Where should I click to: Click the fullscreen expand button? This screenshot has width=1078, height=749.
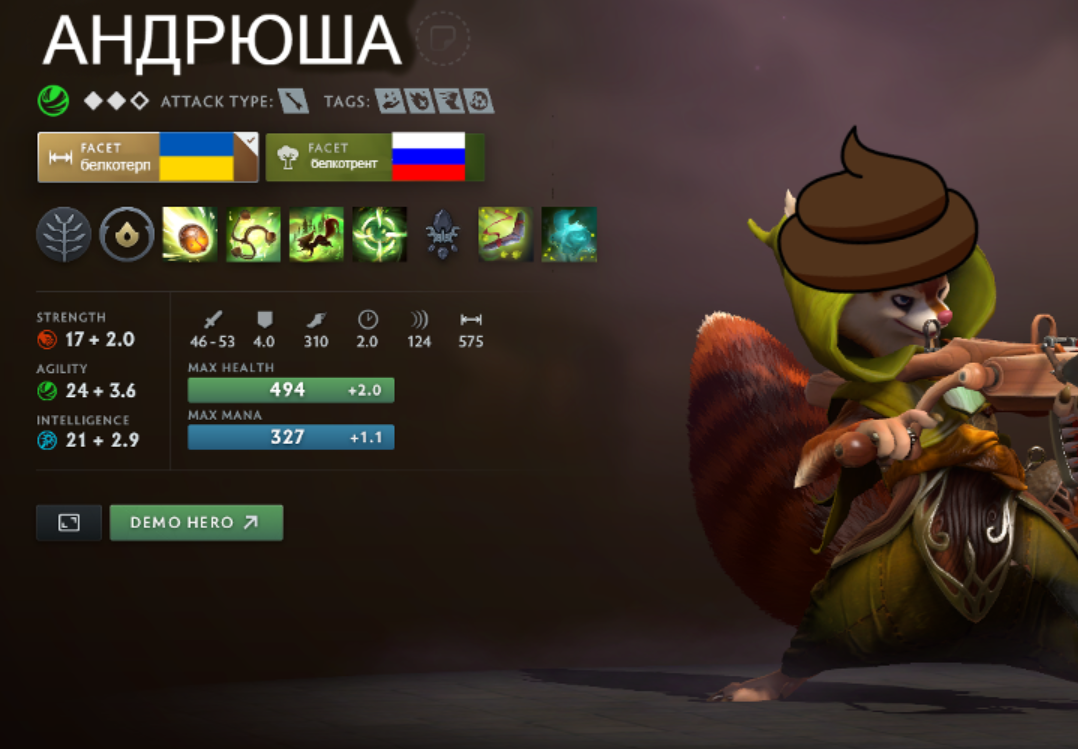point(69,522)
